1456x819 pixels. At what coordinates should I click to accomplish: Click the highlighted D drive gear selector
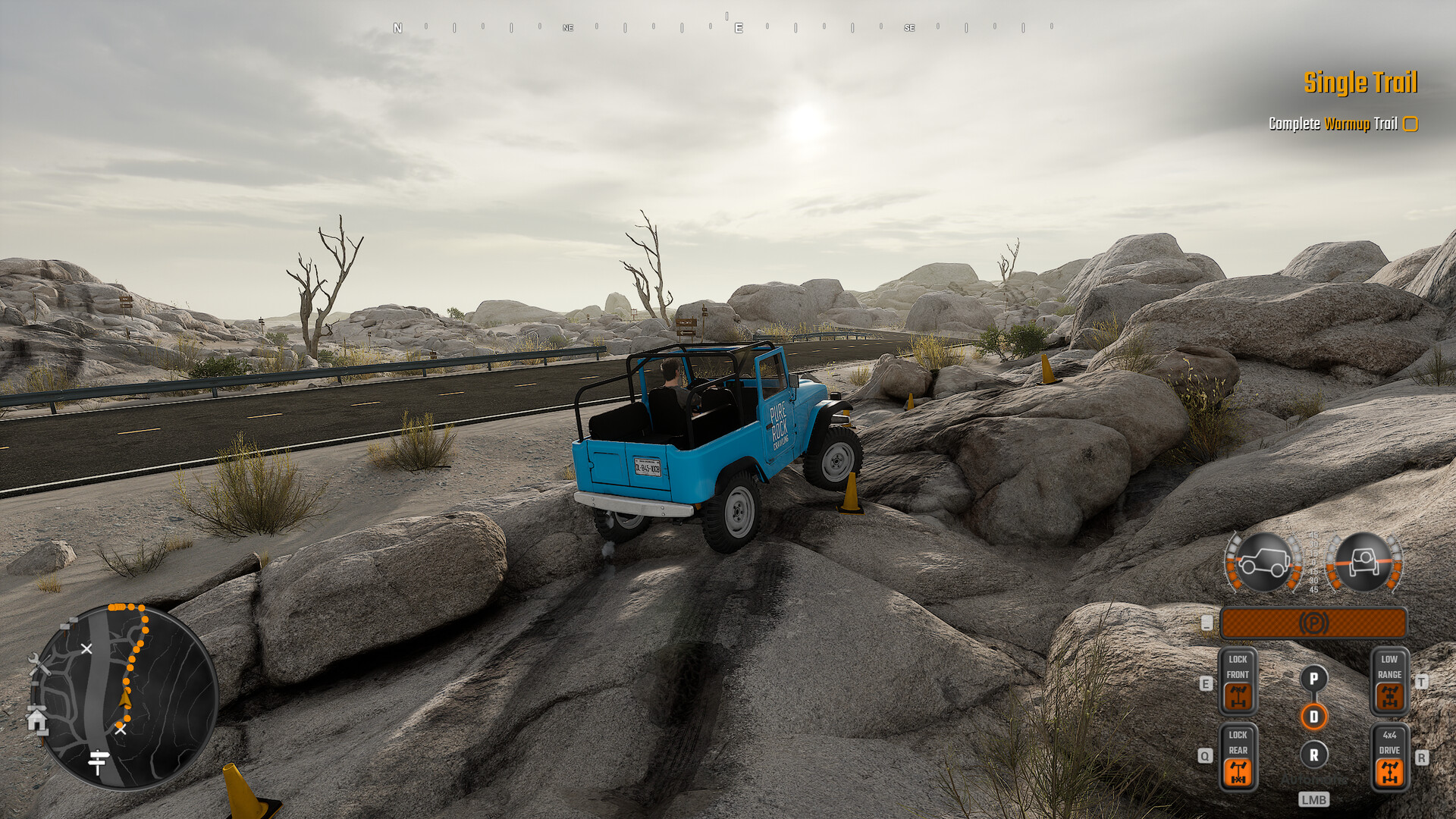[1313, 717]
